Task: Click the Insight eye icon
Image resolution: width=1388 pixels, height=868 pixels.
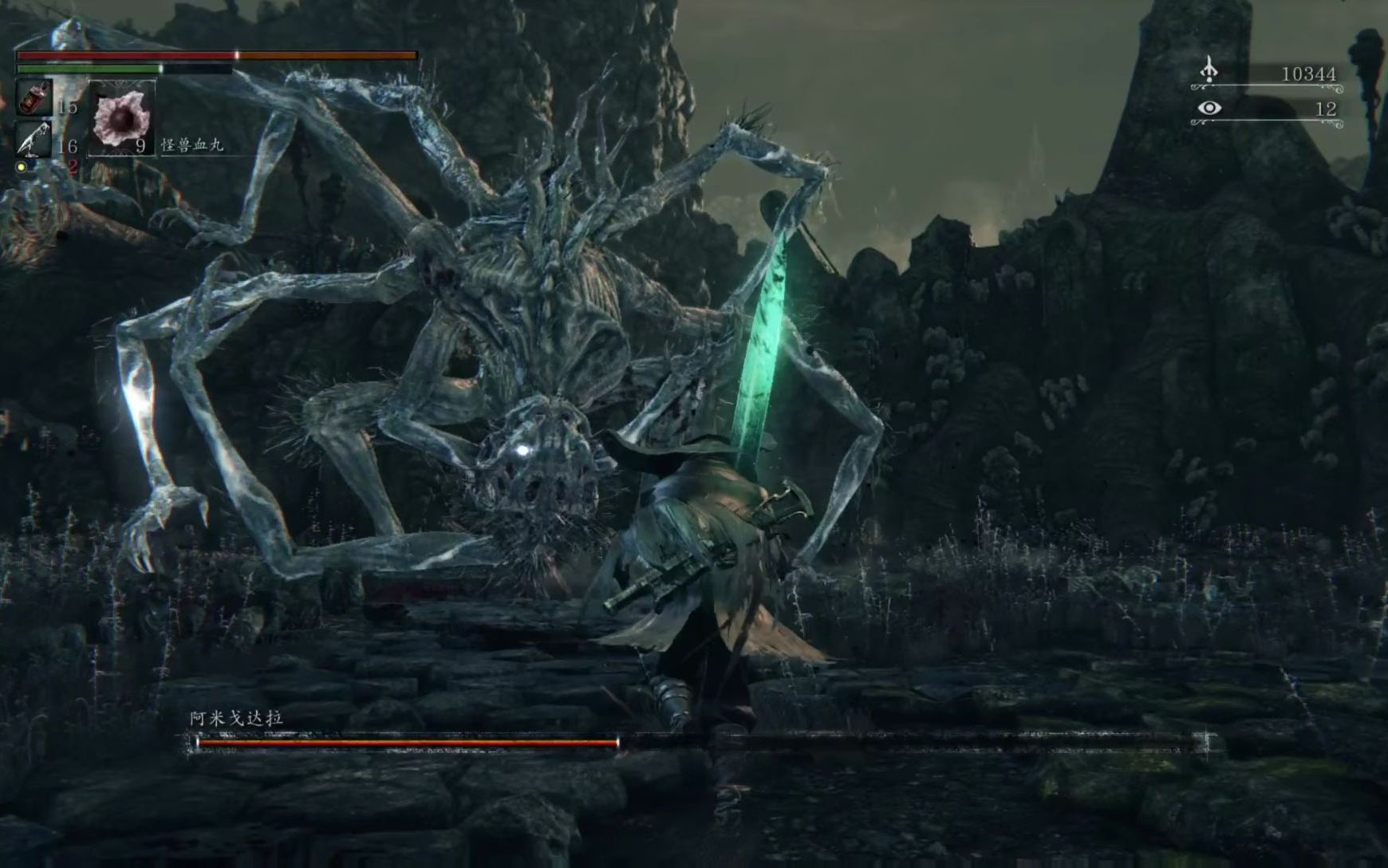Action: (x=1209, y=108)
